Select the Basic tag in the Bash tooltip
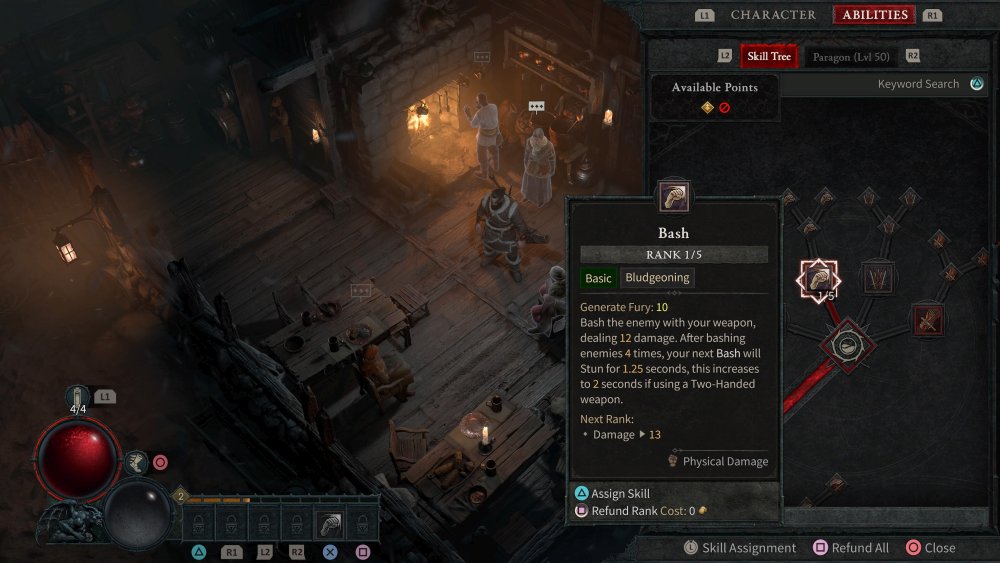 (598, 278)
